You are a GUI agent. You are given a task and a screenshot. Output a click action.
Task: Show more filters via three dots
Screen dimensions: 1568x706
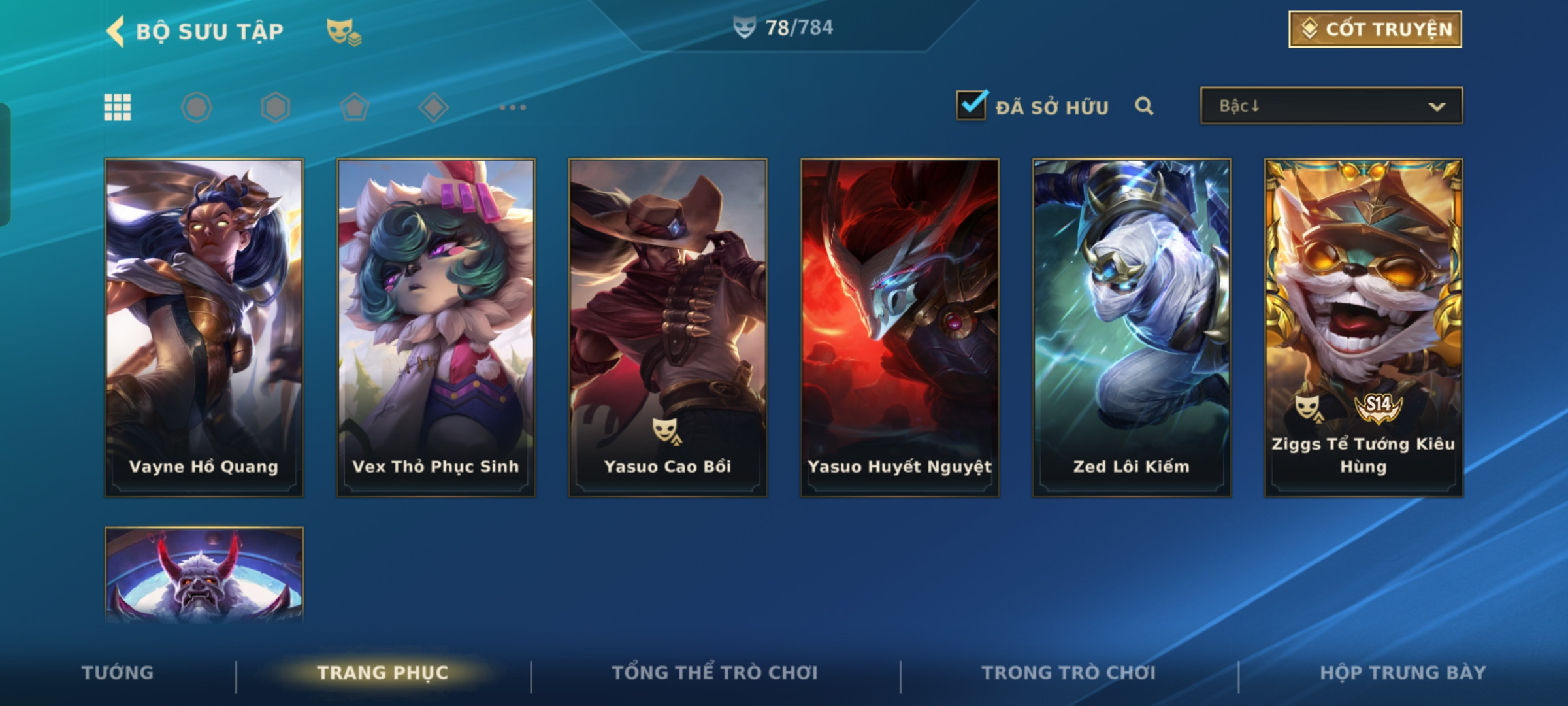tap(512, 107)
